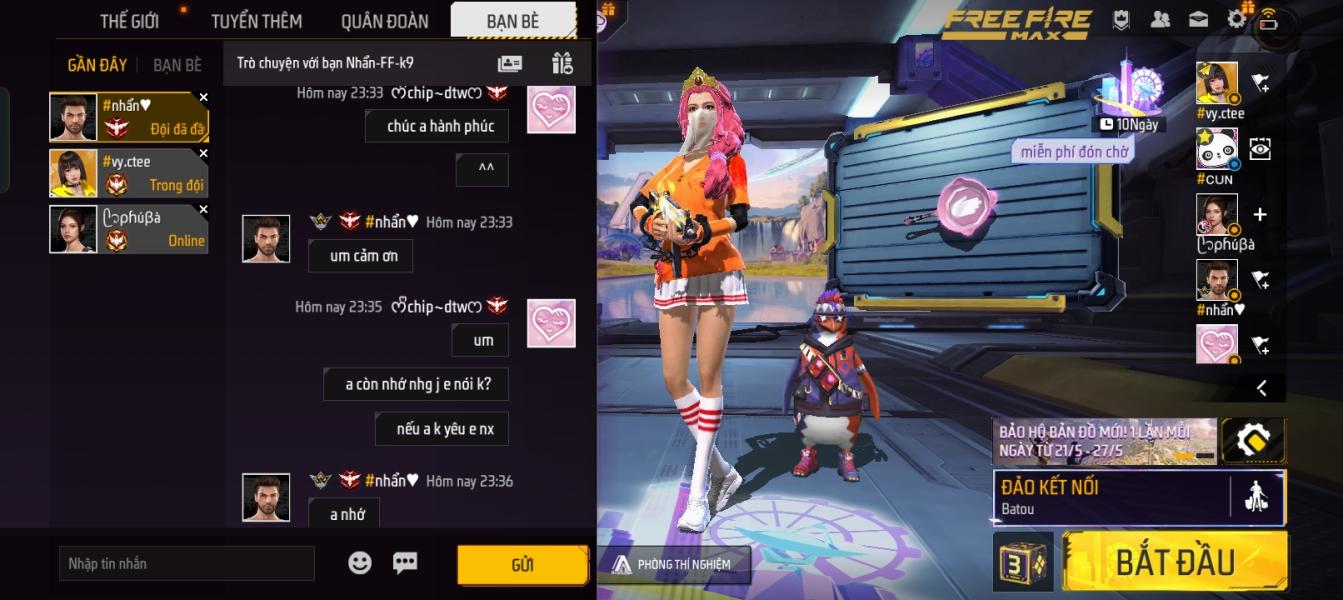The width and height of the screenshot is (1343, 600).
Task: Open the TUYỂN THÊM tab
Action: tap(256, 21)
